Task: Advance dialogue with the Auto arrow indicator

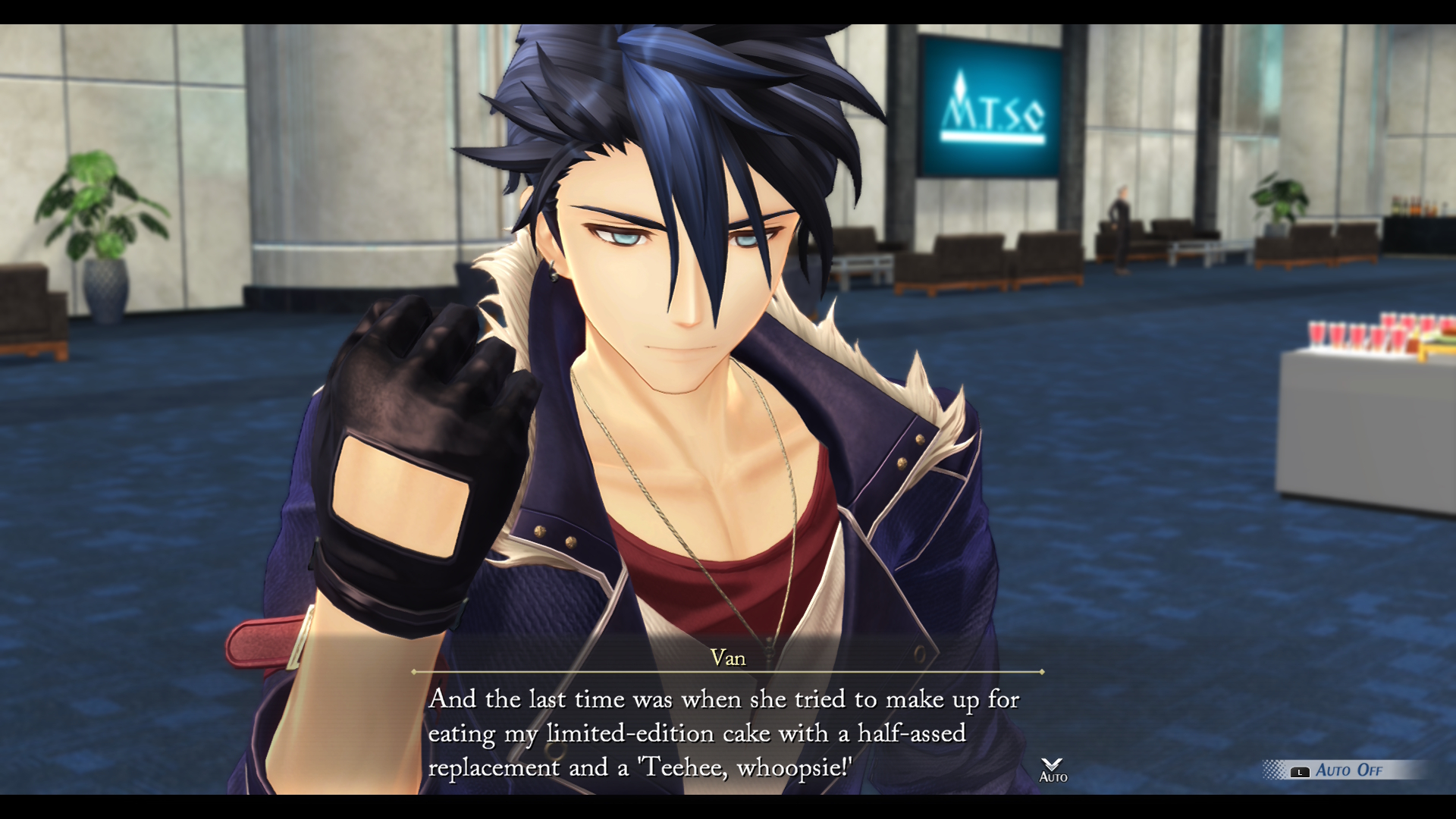Action: tap(1053, 769)
